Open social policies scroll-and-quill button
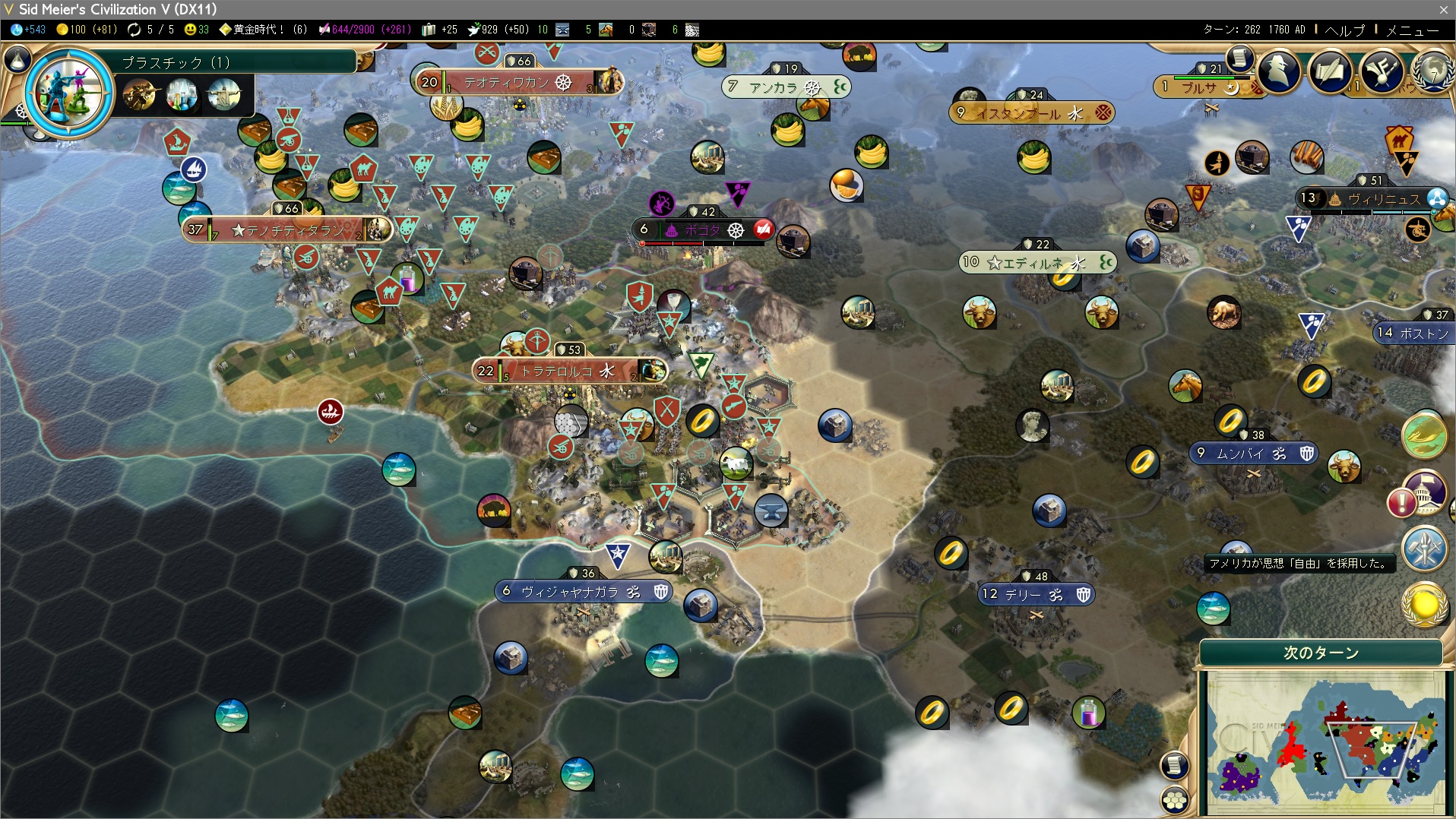The image size is (1456, 819). [x=1330, y=71]
